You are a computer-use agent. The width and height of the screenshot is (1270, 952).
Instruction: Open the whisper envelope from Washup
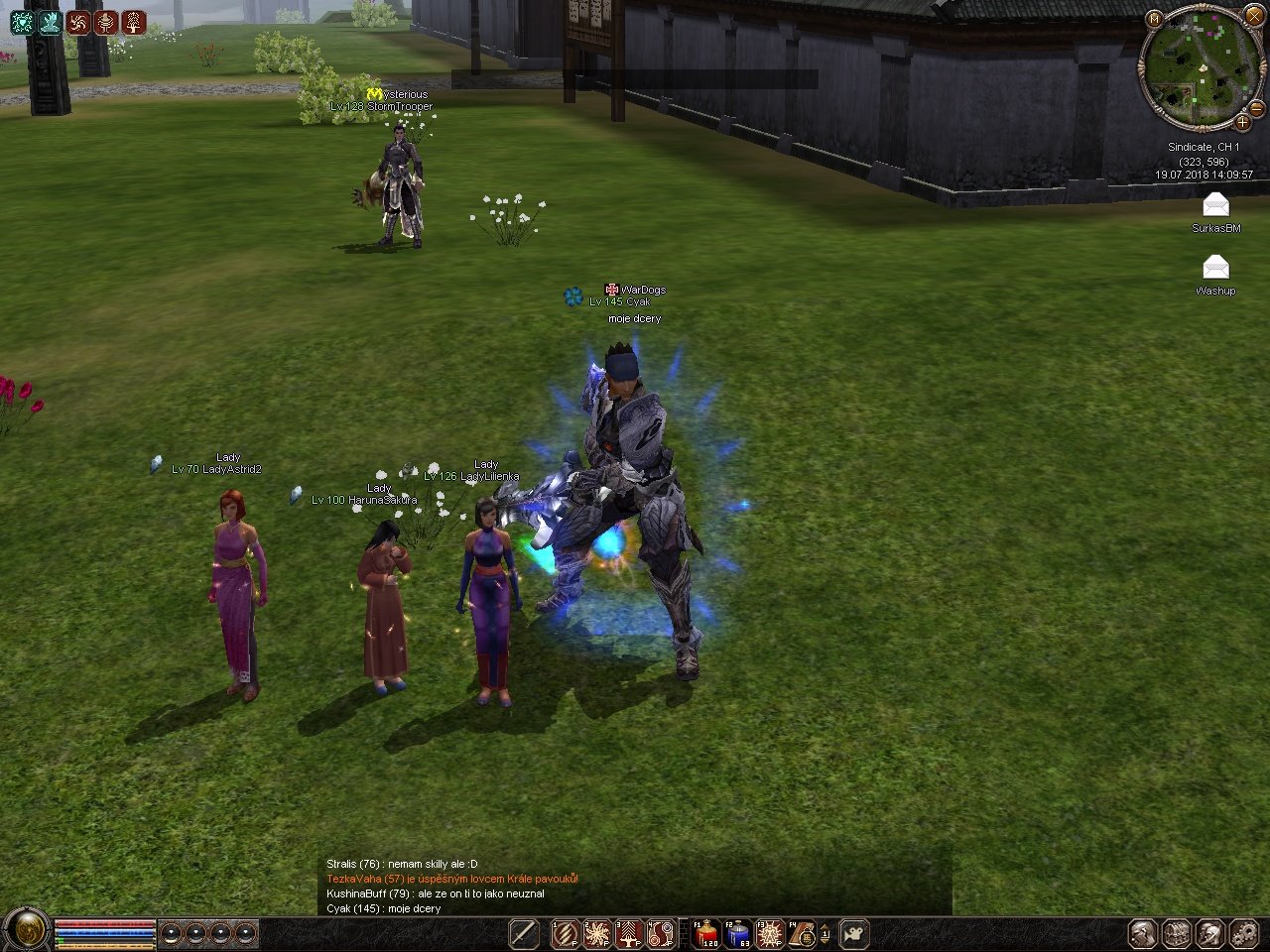point(1215,268)
